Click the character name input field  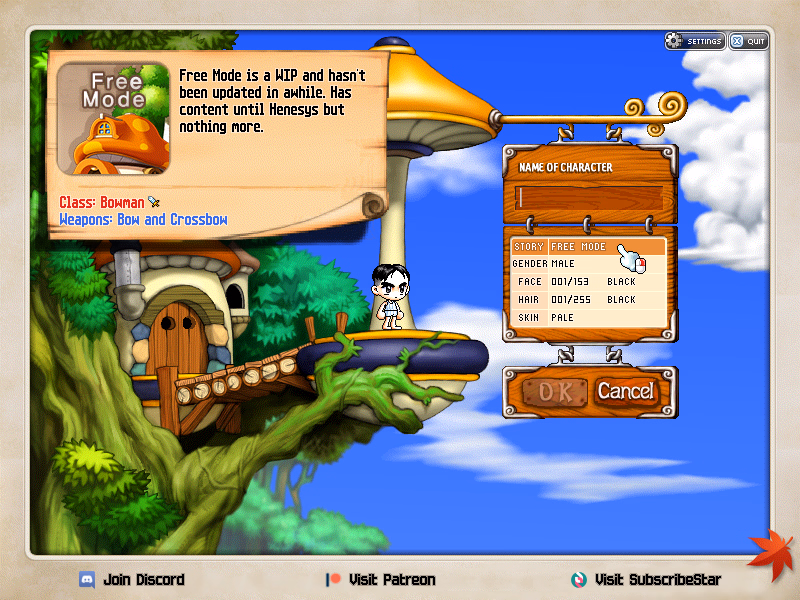tap(589, 197)
